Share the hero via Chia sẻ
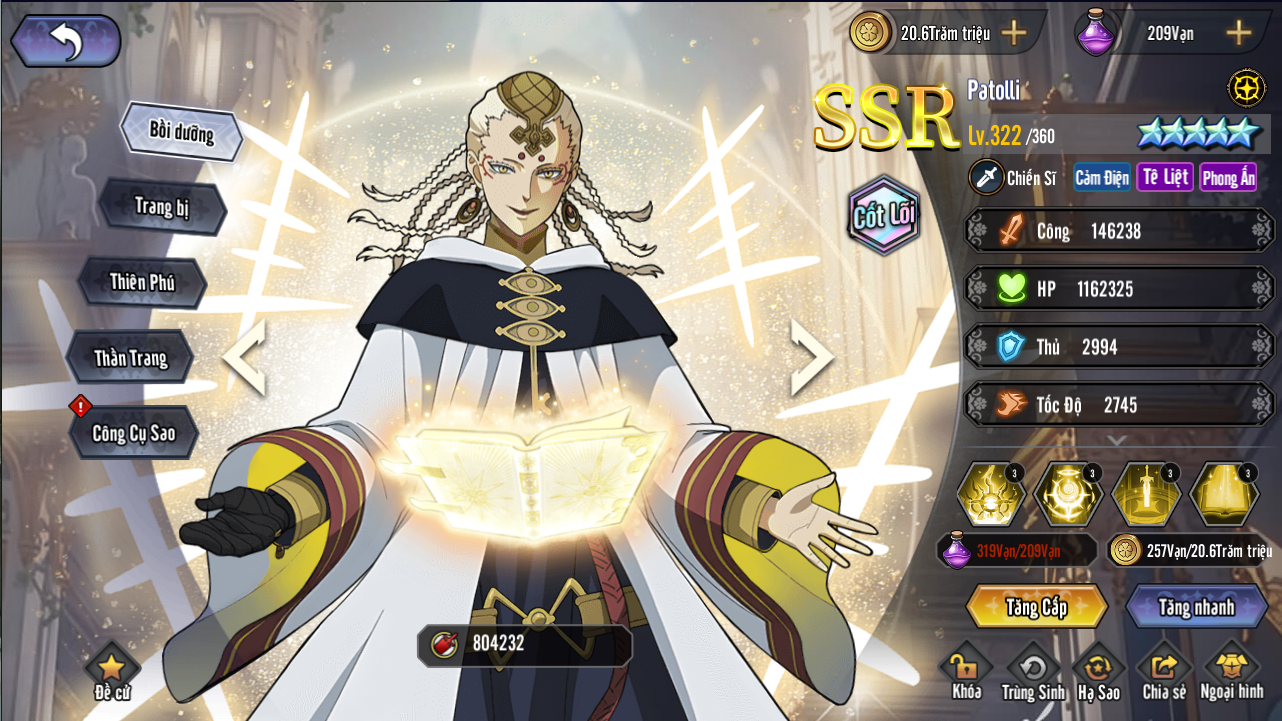 pos(1164,672)
